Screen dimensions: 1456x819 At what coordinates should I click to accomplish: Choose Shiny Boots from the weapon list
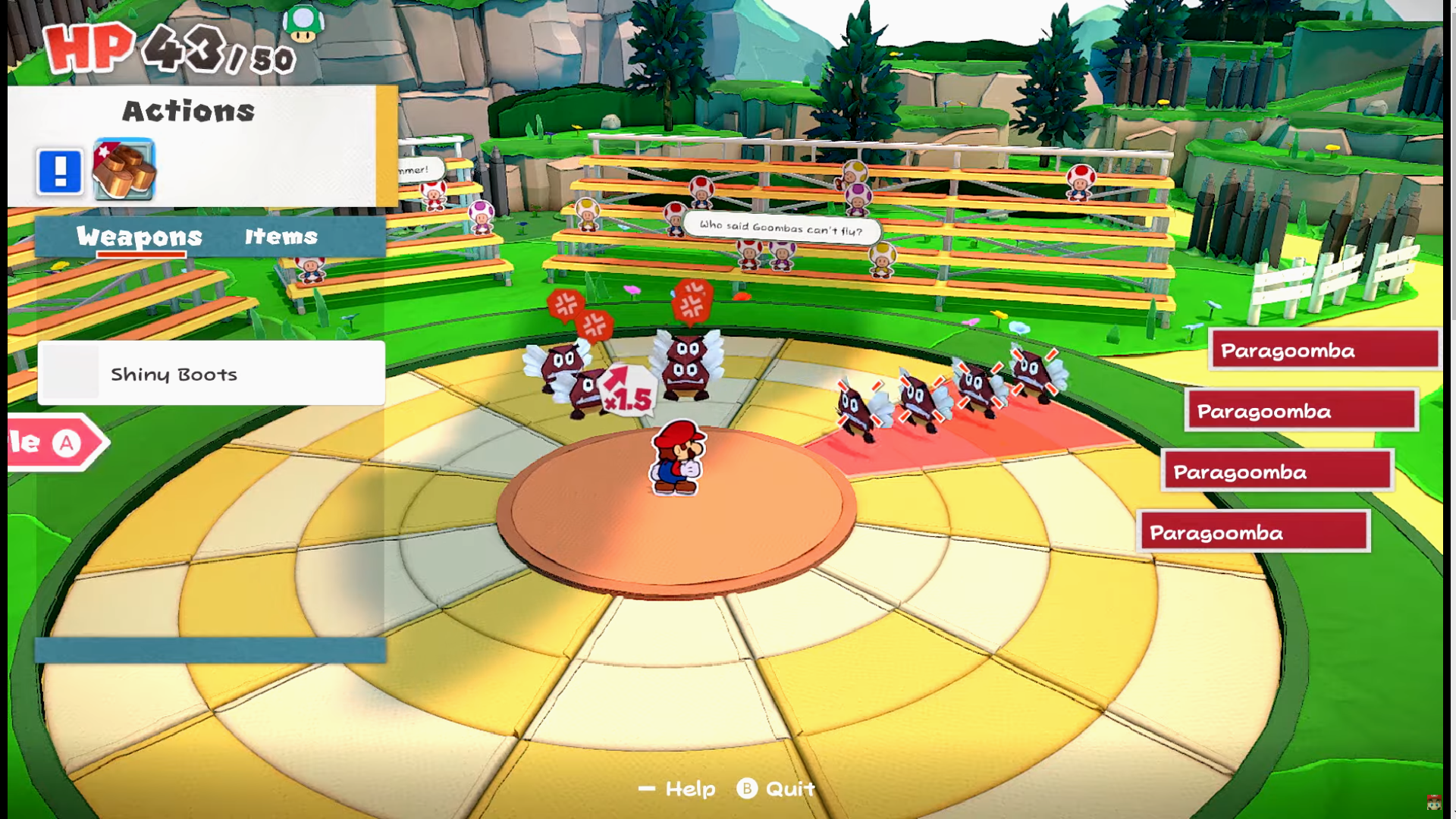point(212,373)
